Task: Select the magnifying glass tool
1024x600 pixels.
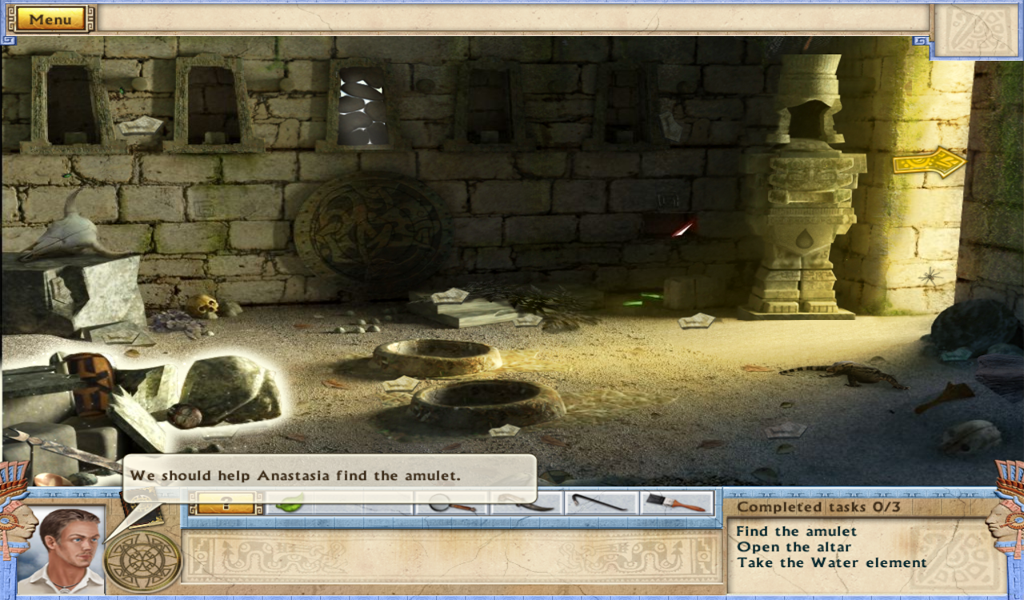Action: [451, 504]
